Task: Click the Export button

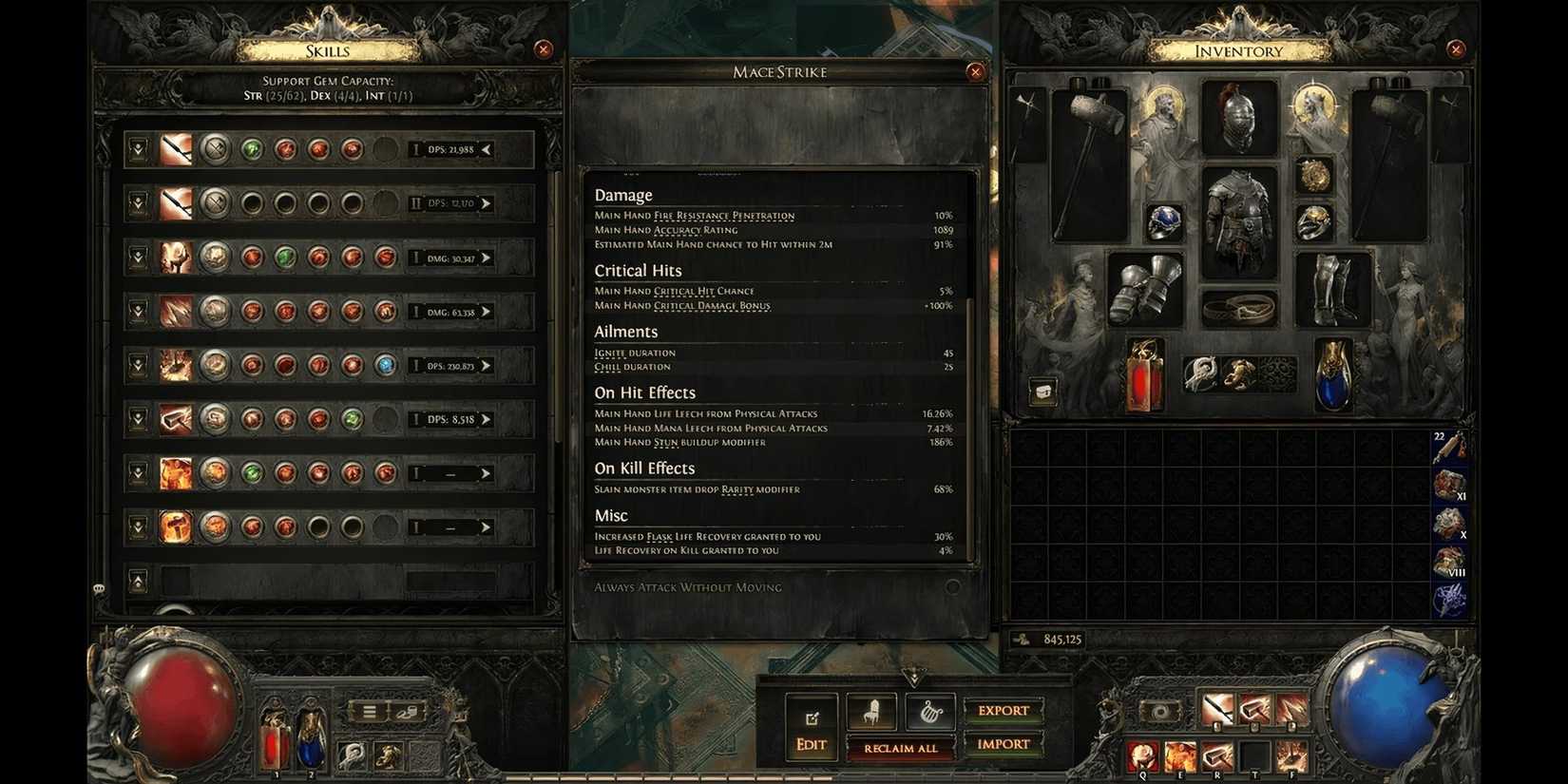Action: click(1003, 710)
